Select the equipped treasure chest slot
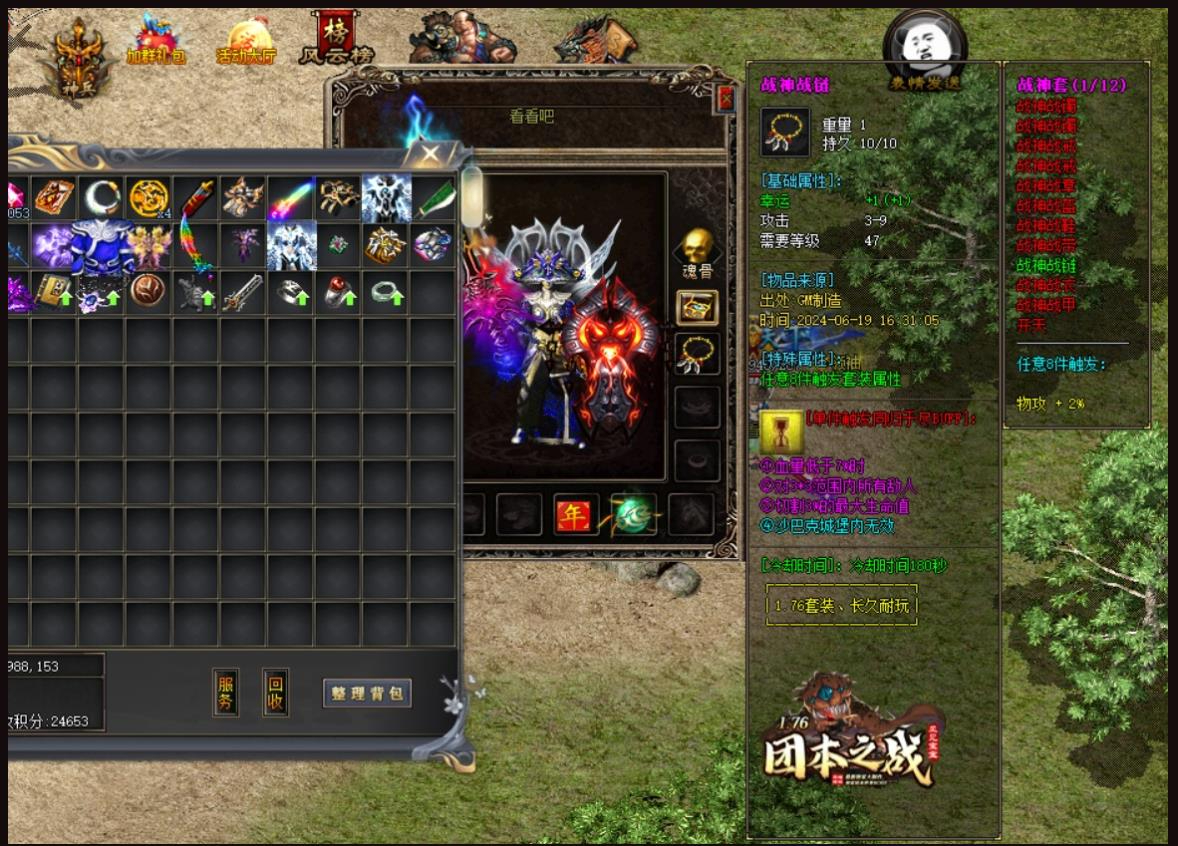 pos(697,308)
